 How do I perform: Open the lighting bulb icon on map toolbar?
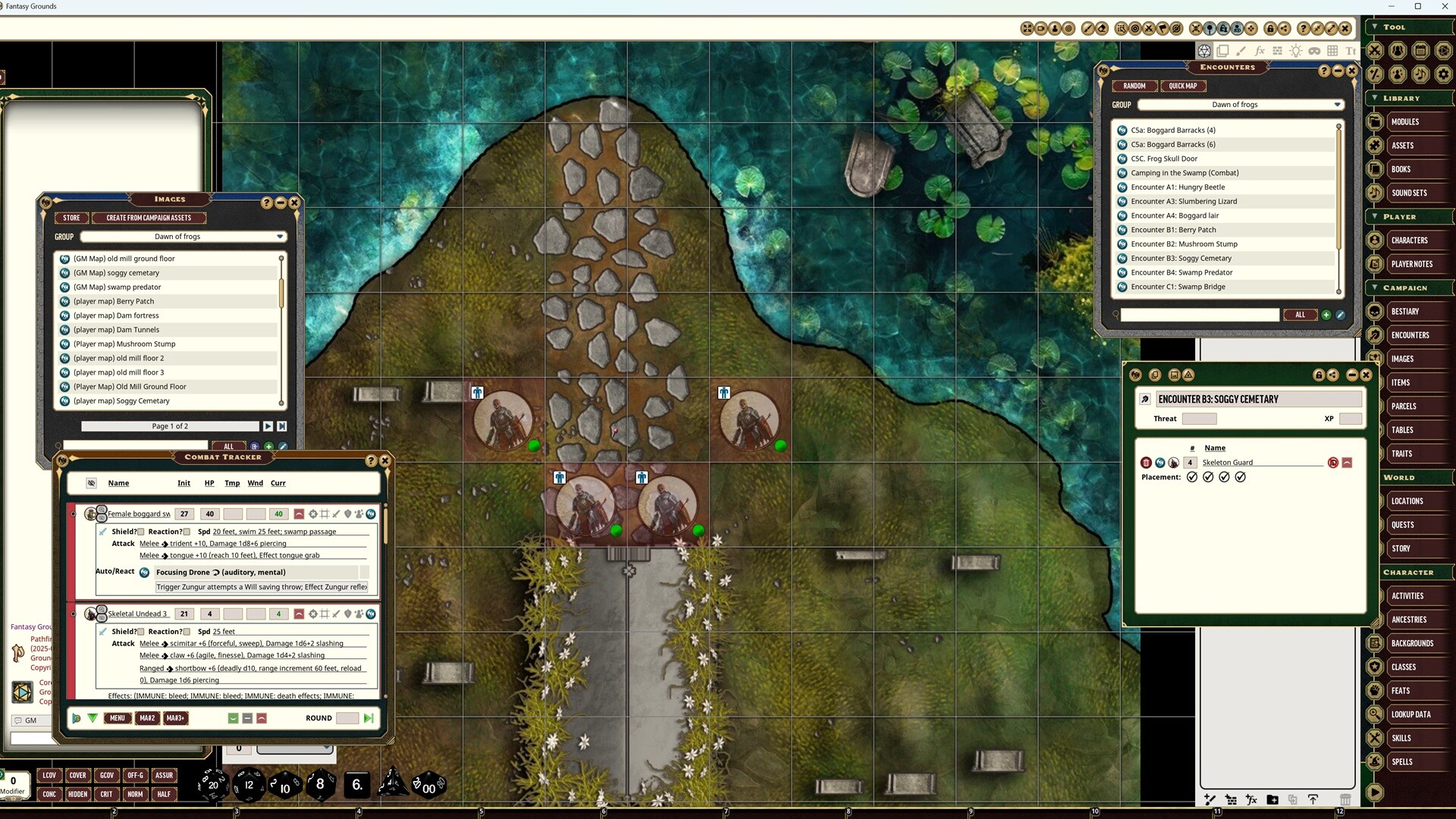point(1296,51)
